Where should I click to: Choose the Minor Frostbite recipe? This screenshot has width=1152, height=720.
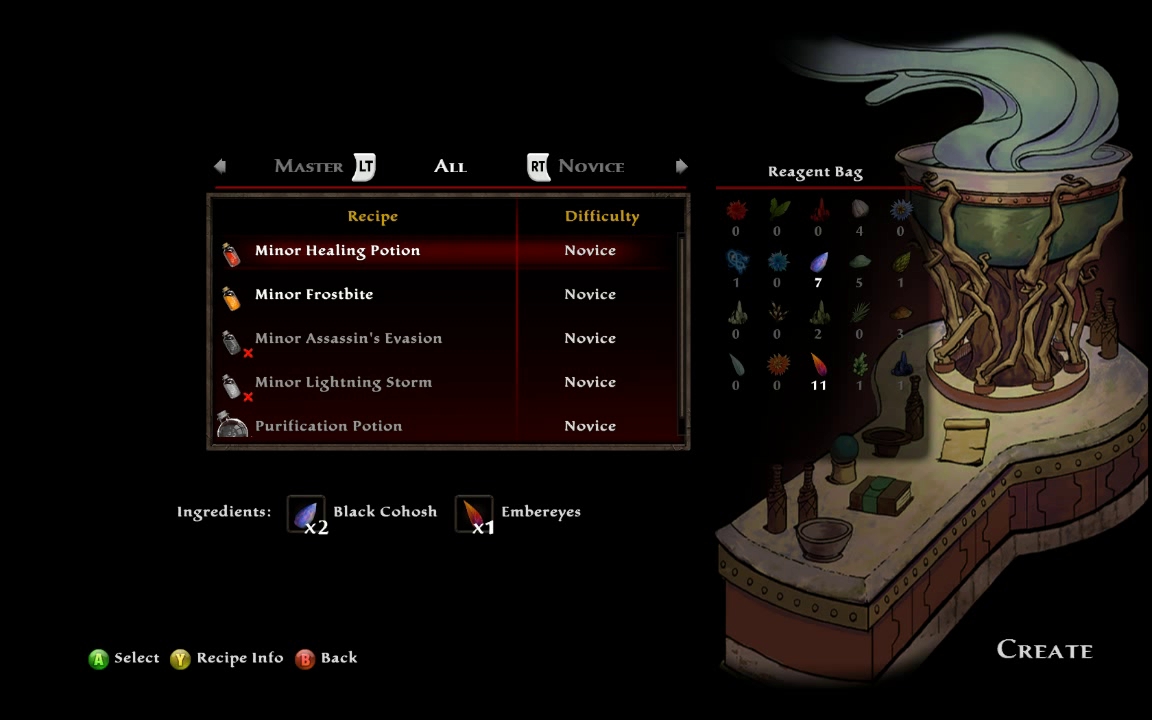[x=313, y=295]
